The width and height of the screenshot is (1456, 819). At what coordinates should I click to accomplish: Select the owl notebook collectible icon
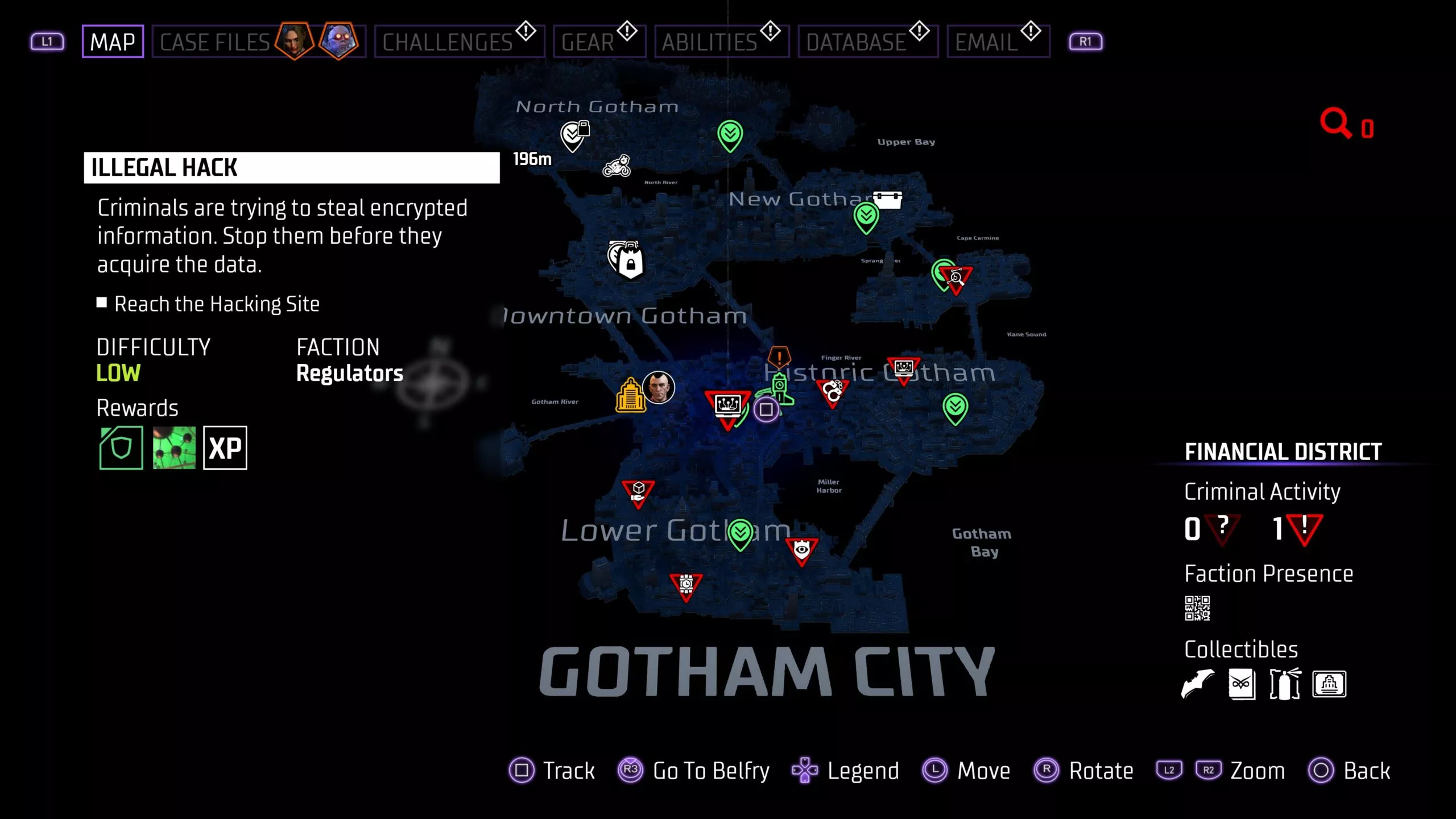(1243, 684)
